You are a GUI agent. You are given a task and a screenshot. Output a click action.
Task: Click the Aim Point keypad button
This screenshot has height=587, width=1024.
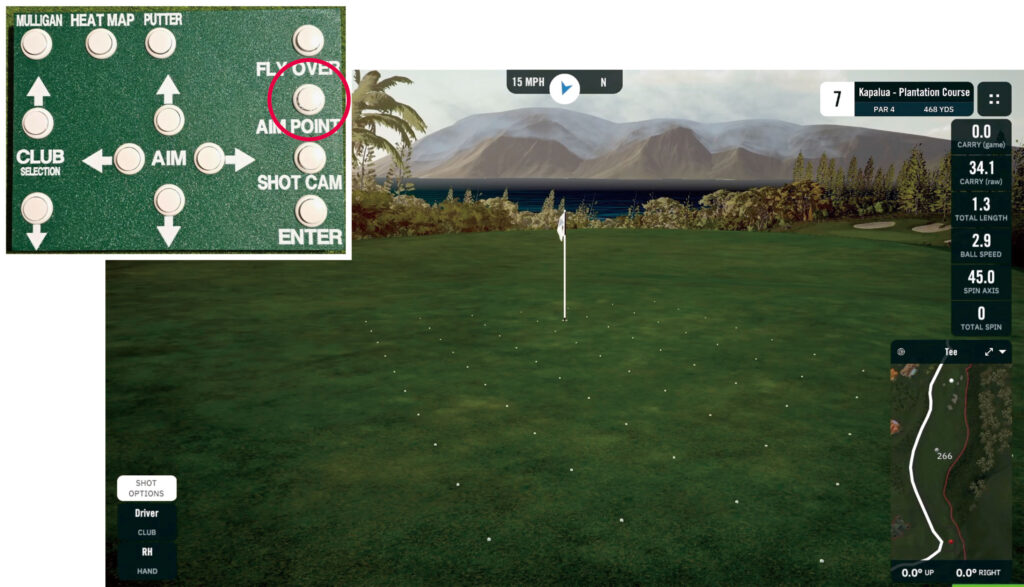coord(309,98)
